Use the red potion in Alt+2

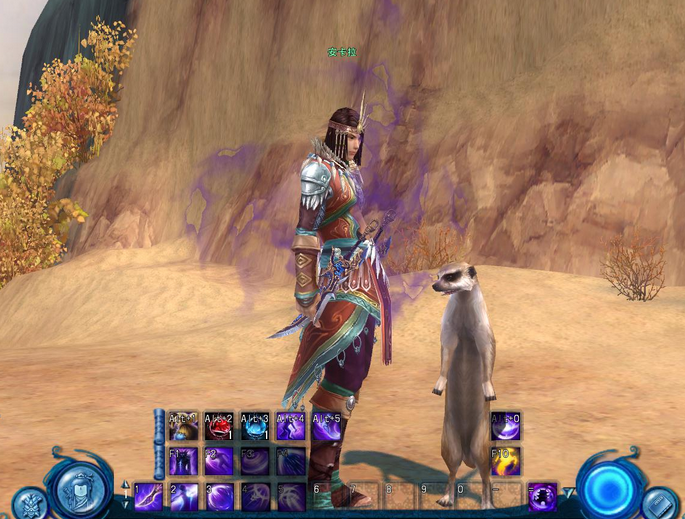click(219, 428)
